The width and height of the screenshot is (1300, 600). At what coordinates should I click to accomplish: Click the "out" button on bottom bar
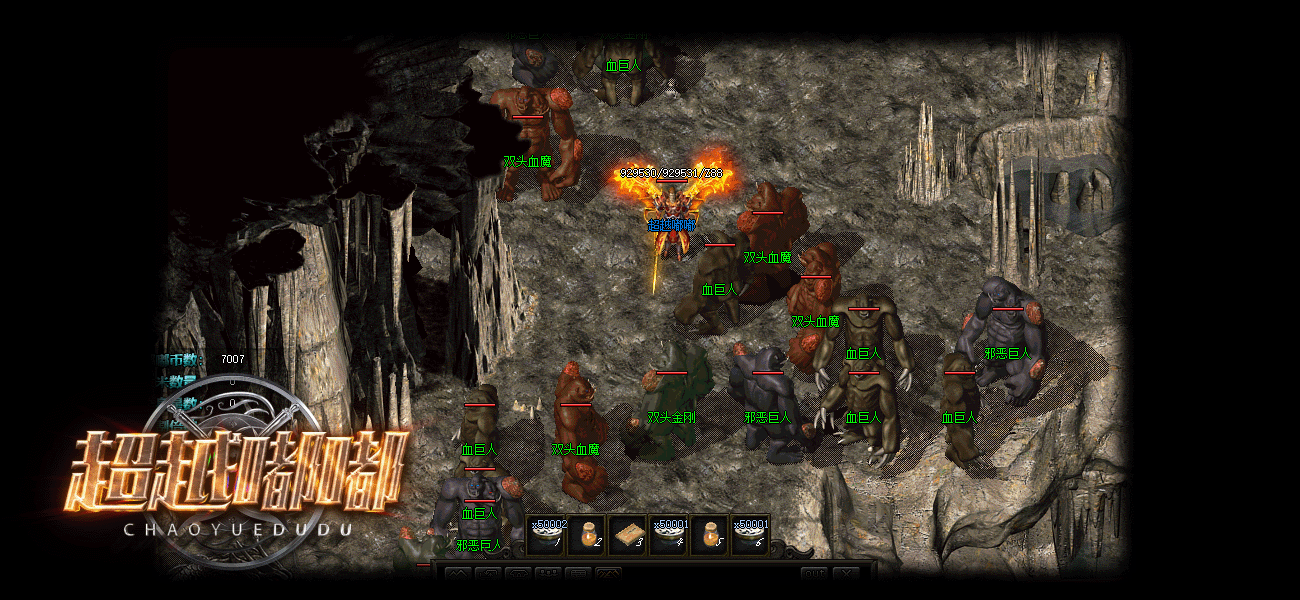[814, 574]
